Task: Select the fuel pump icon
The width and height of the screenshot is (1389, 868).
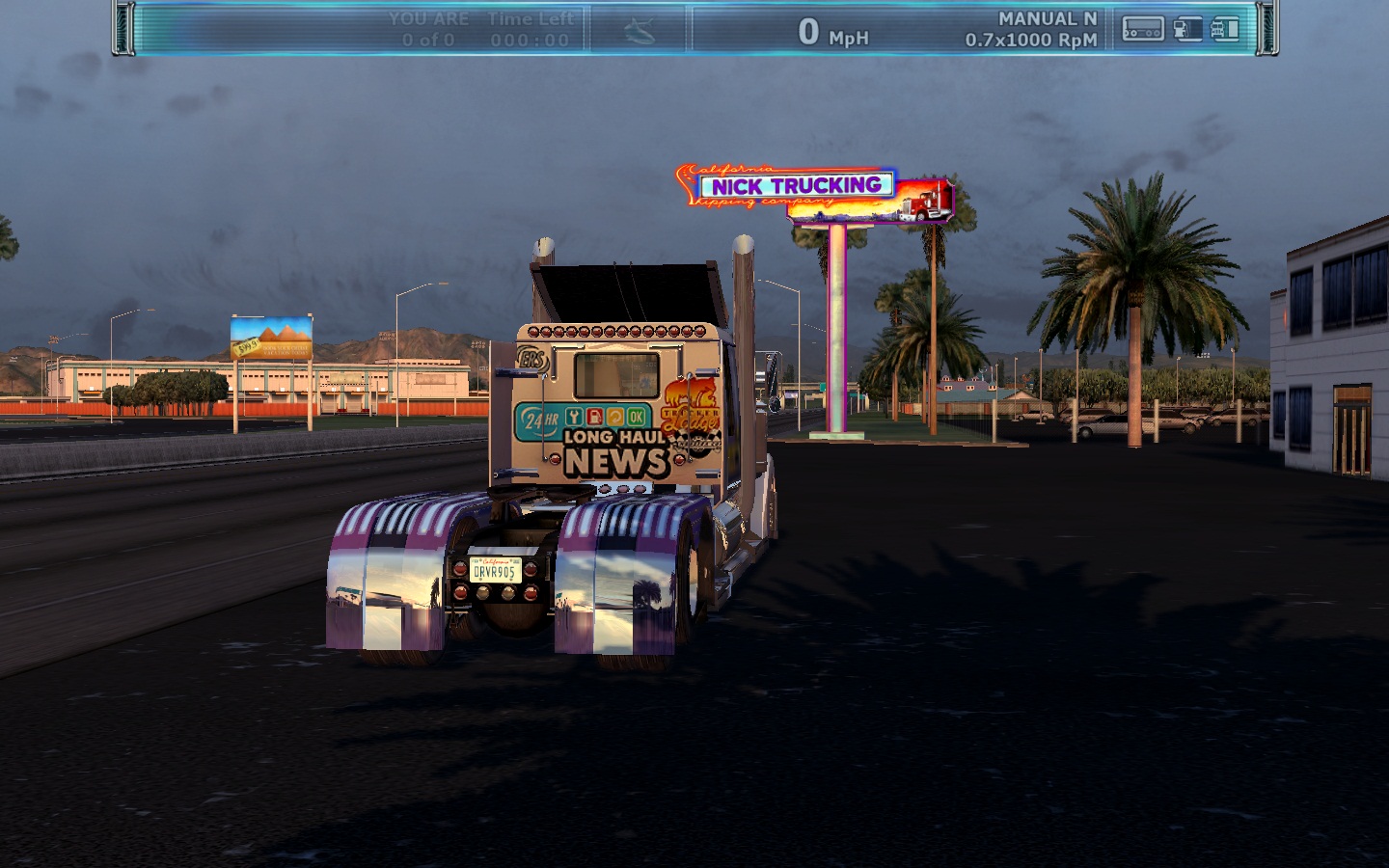Action: [x=1187, y=30]
